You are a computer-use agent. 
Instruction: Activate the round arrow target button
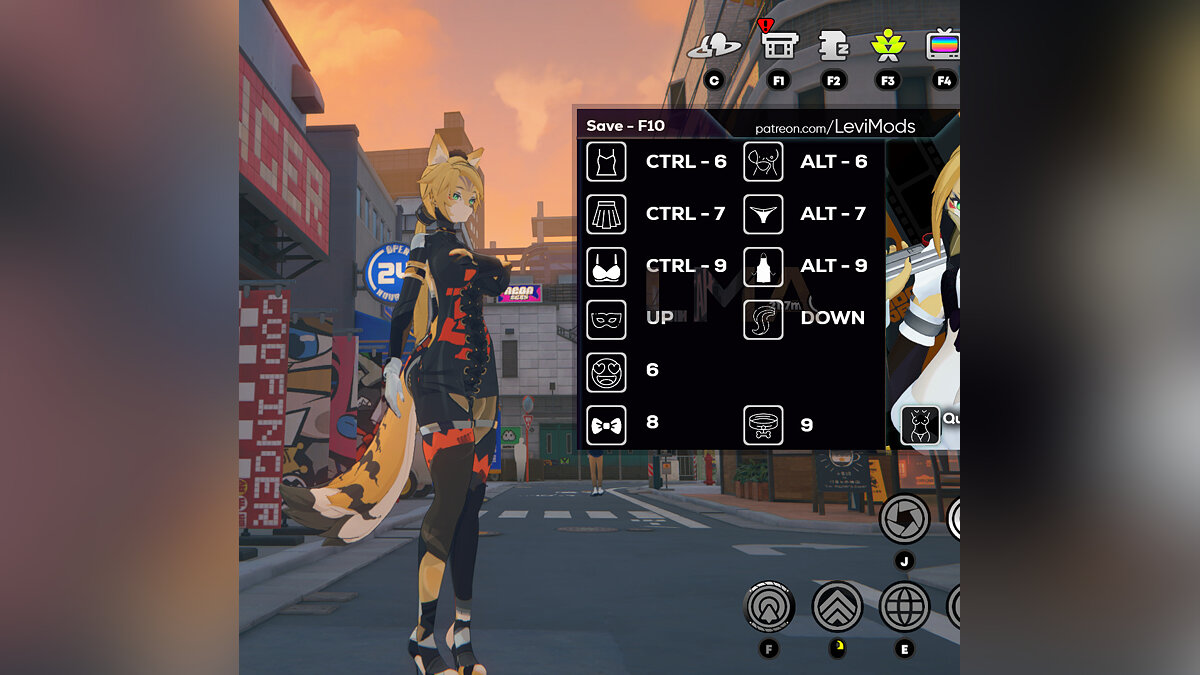pos(770,606)
